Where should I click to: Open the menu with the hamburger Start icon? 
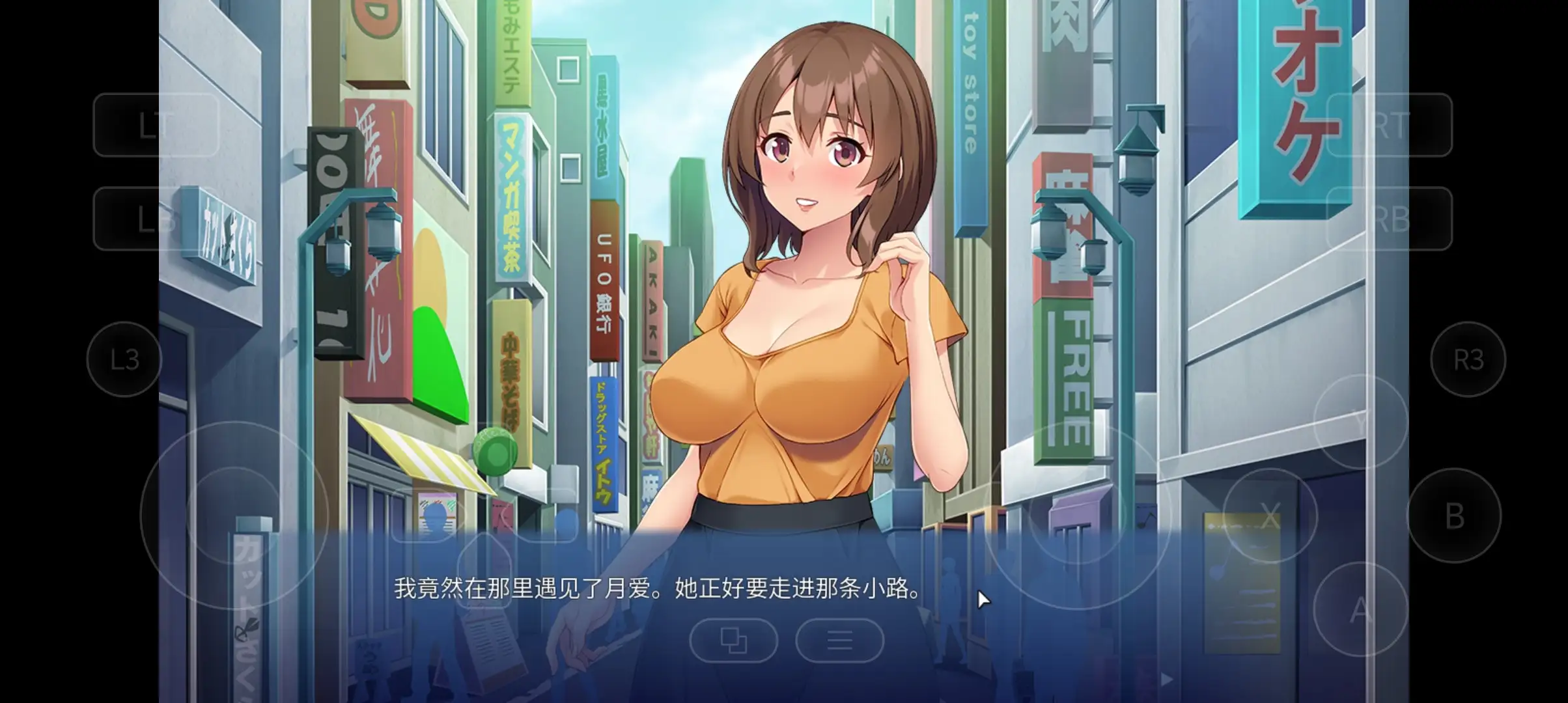click(x=840, y=641)
